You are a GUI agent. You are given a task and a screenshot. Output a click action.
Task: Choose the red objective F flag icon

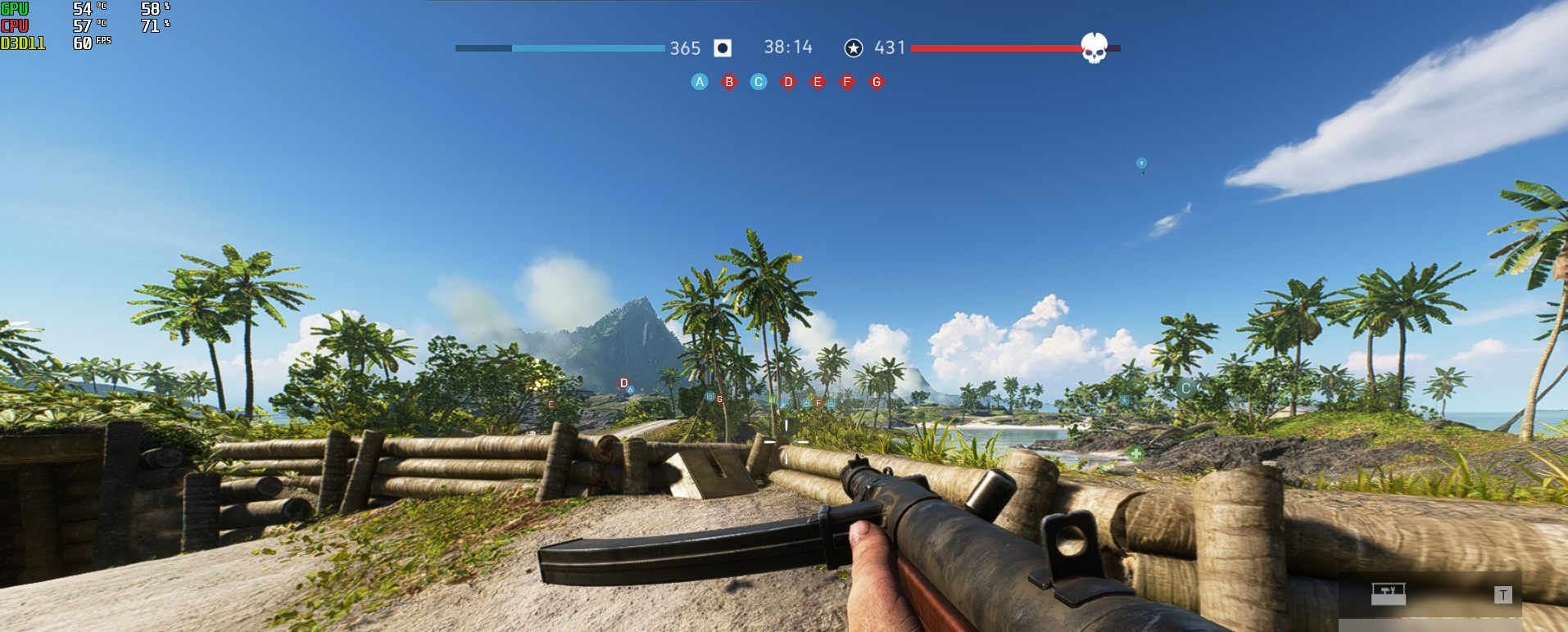(x=847, y=82)
